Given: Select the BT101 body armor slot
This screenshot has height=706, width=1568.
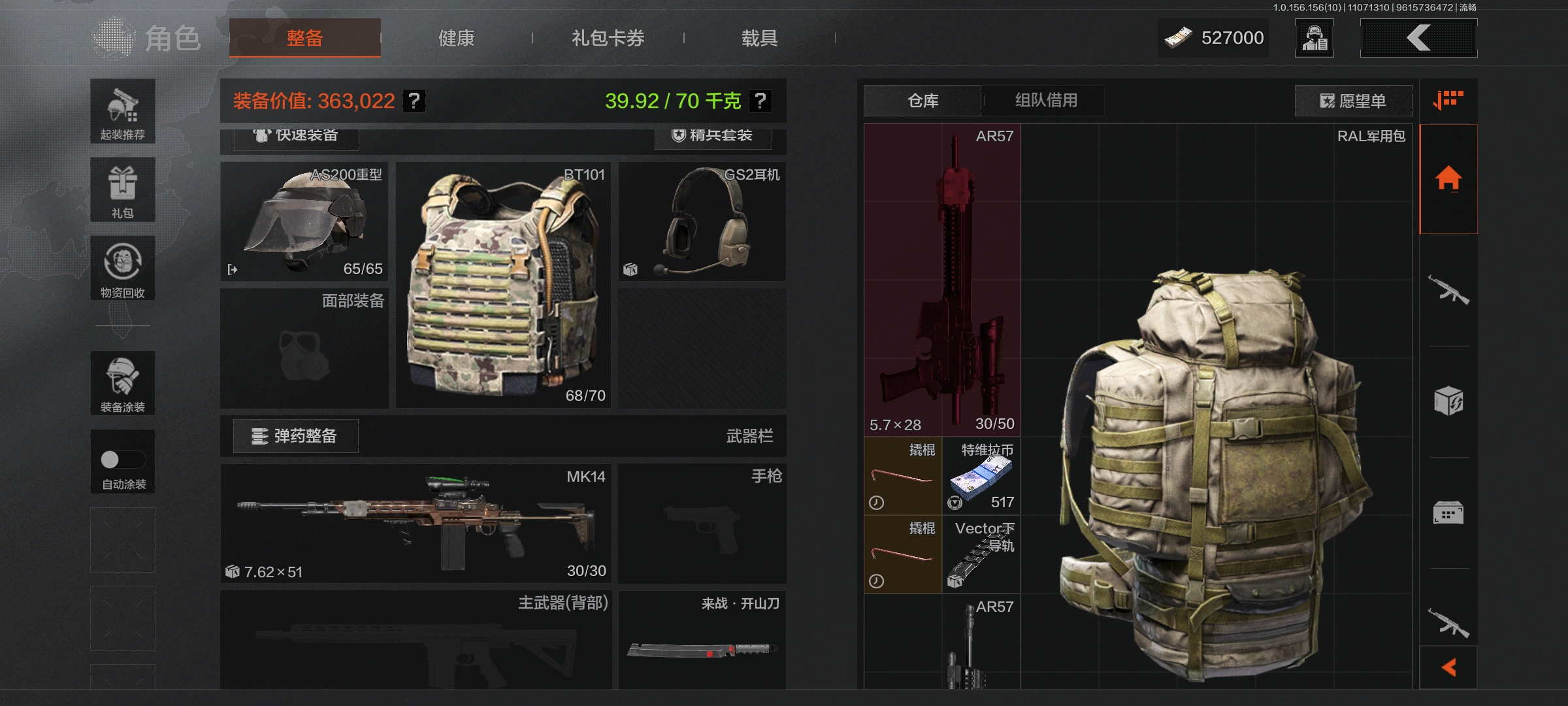Looking at the screenshot, I should click(503, 285).
